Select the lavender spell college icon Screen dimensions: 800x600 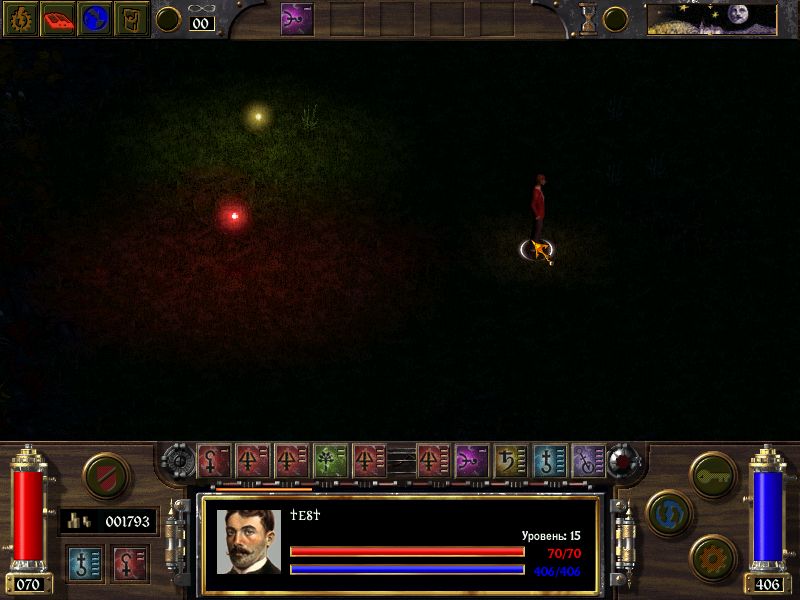[588, 461]
